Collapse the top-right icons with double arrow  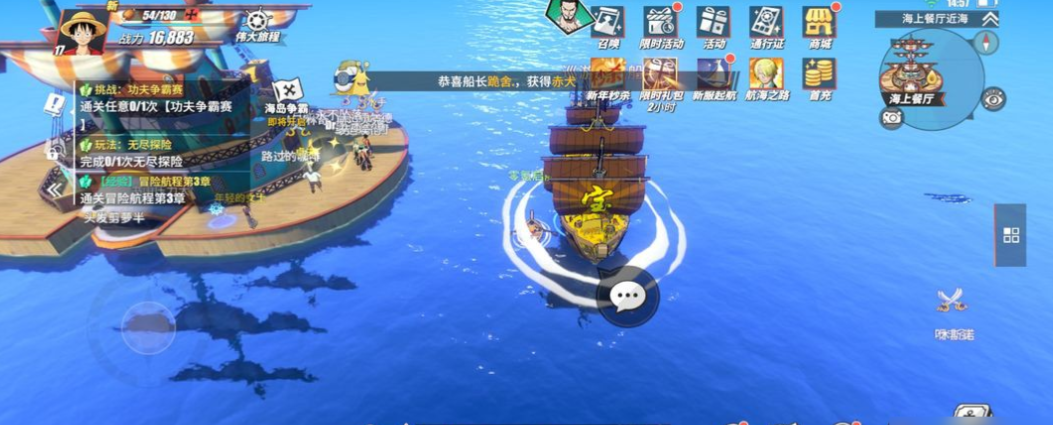[989, 19]
